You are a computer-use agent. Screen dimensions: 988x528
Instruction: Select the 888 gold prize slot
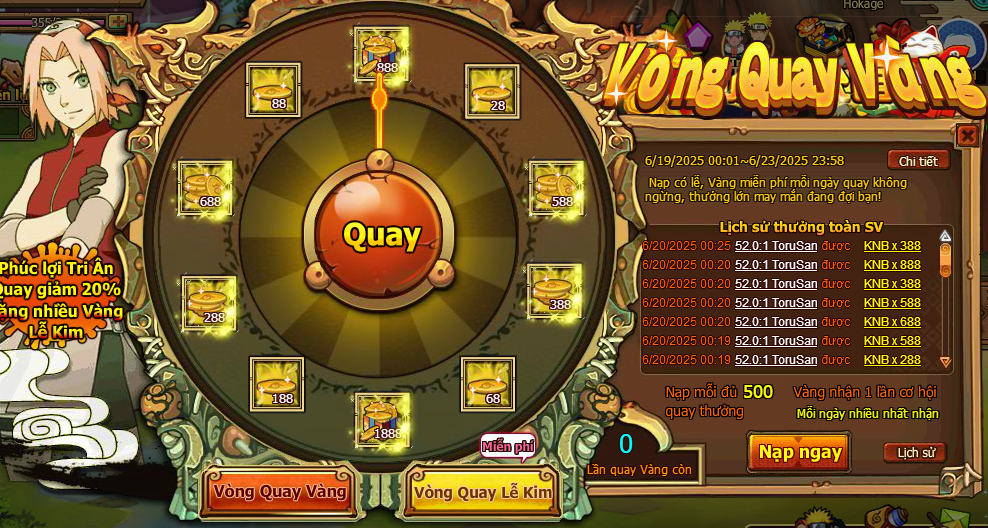[381, 53]
